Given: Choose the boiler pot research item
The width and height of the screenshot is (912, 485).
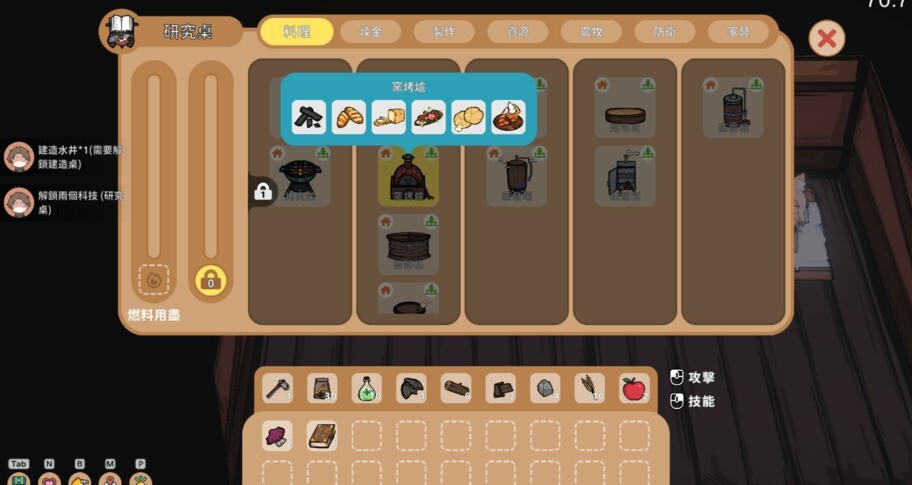Looking at the screenshot, I should [x=516, y=177].
